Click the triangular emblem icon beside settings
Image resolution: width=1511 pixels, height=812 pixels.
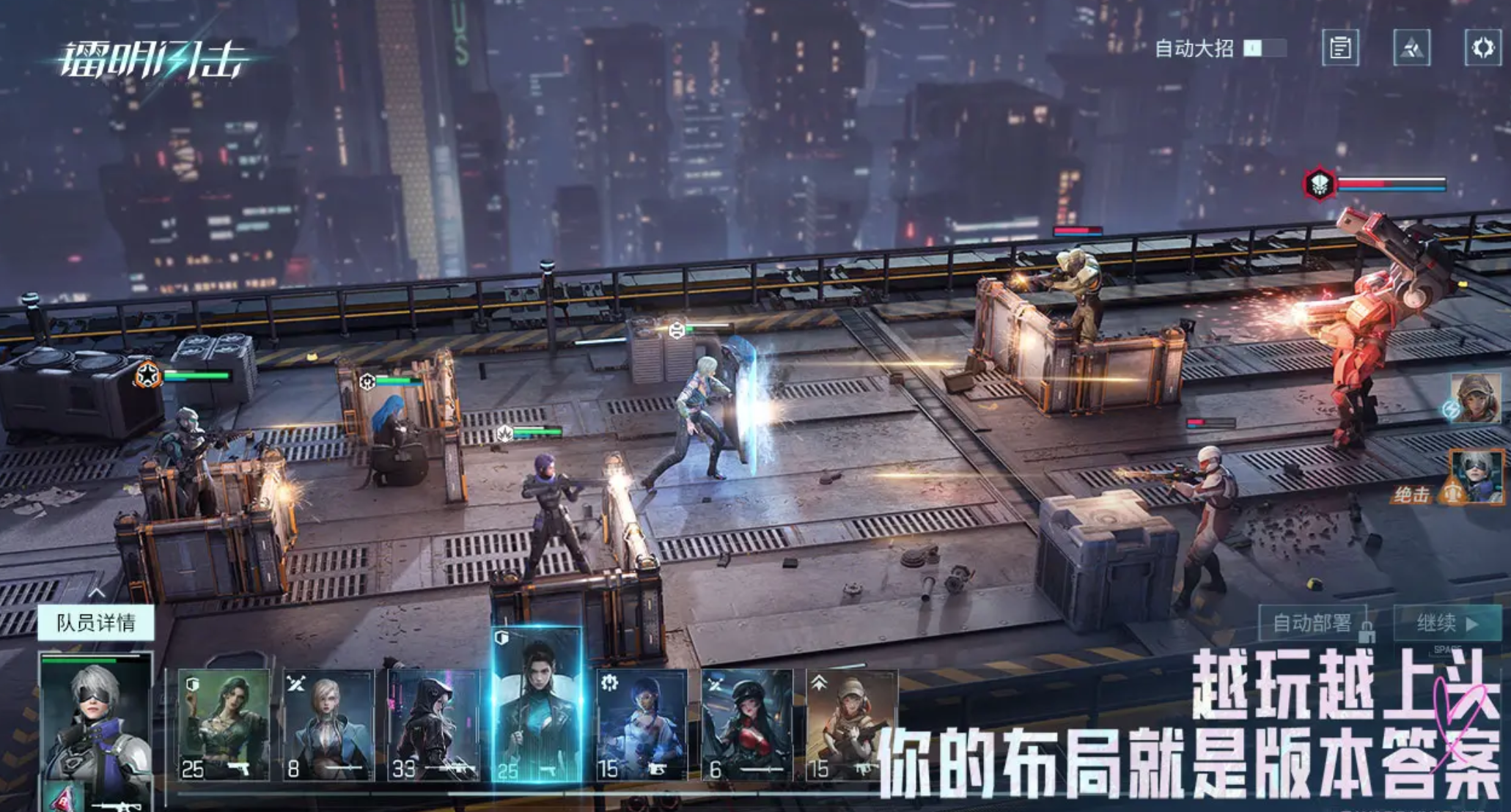(1411, 48)
